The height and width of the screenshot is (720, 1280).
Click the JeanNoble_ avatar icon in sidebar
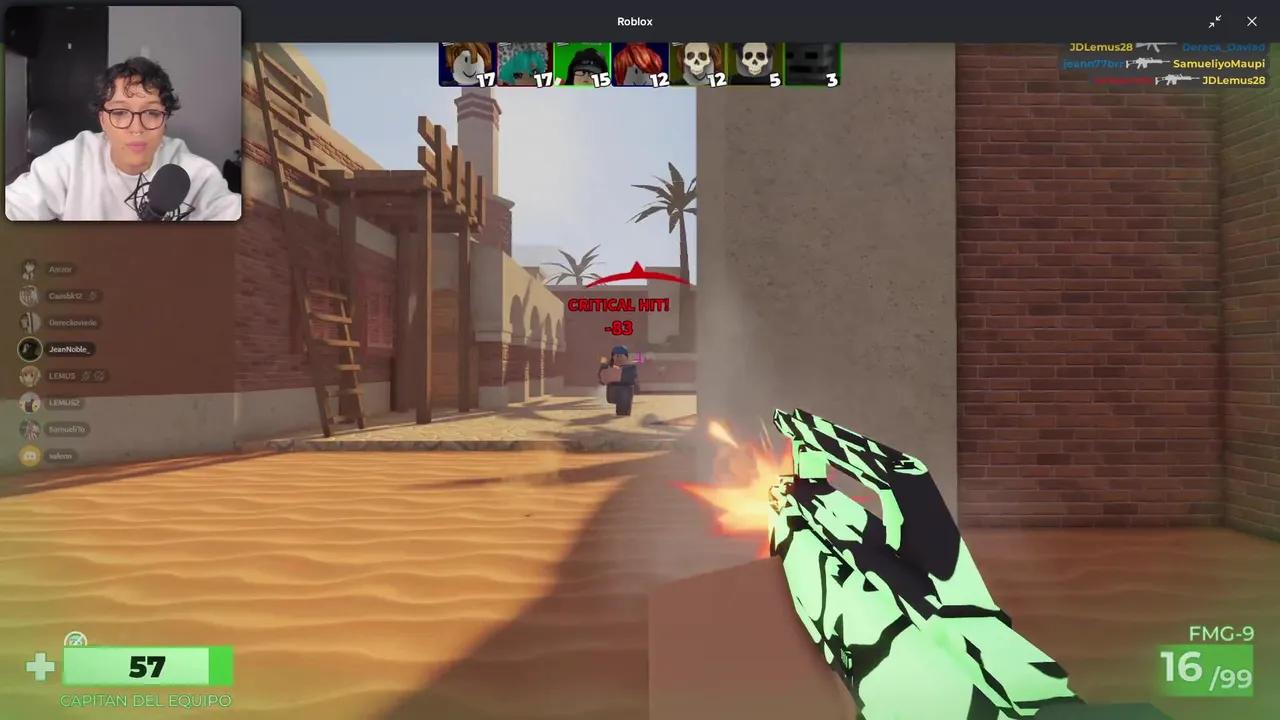29,349
